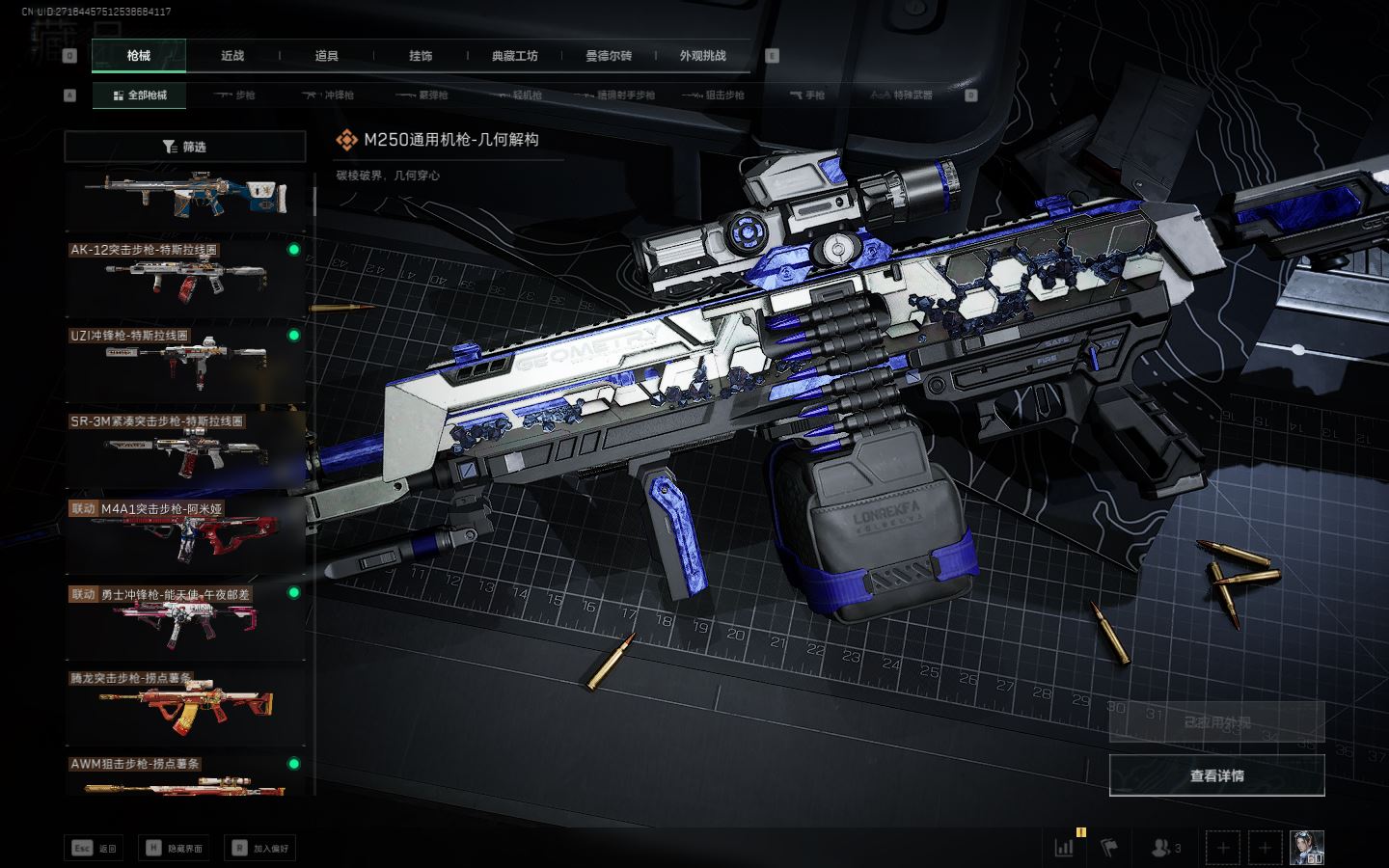1389x868 pixels.
Task: Open the 道具 items tab
Action: [326, 56]
